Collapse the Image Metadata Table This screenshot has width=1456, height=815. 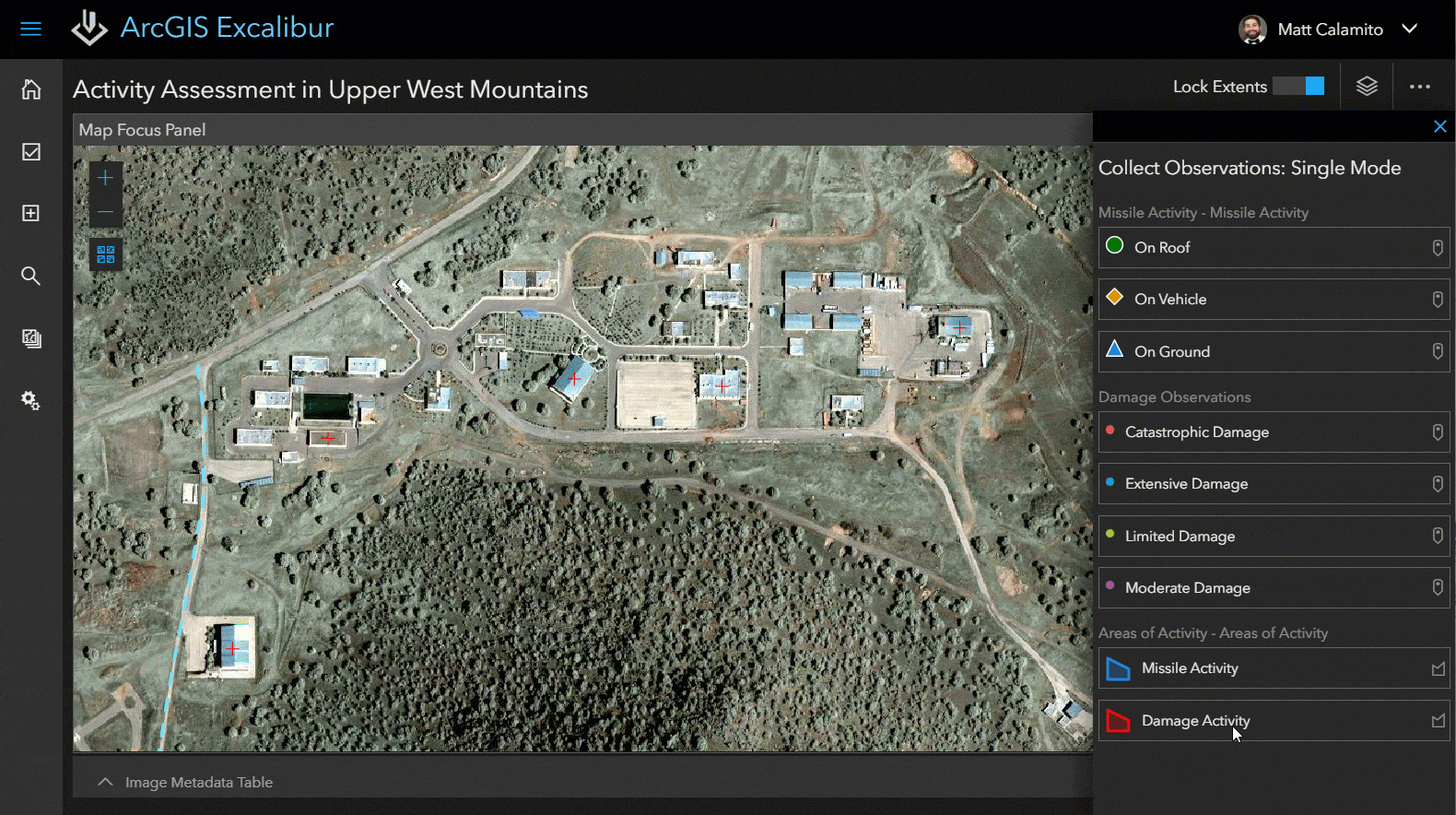tap(105, 781)
